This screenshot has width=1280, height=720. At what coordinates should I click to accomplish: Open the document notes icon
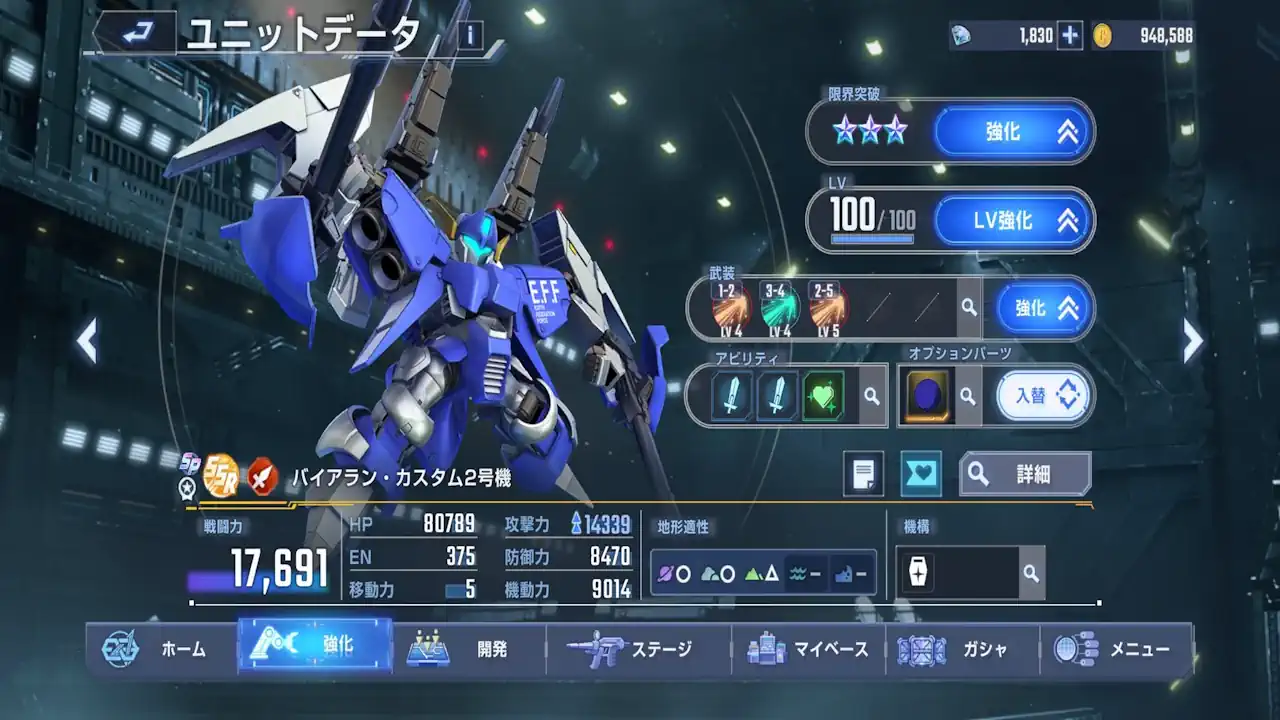[863, 474]
